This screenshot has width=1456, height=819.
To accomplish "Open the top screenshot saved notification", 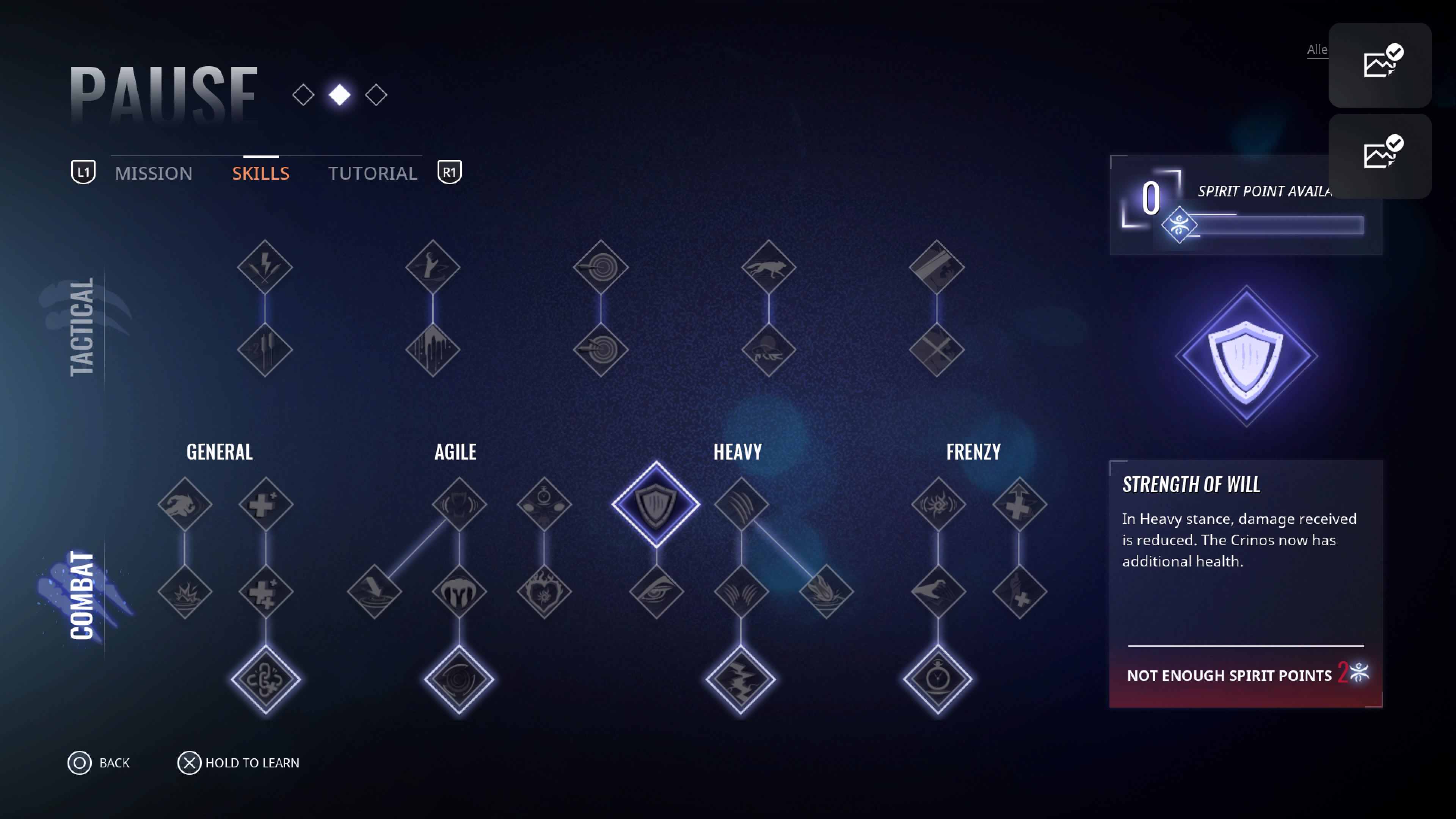I will click(1380, 65).
